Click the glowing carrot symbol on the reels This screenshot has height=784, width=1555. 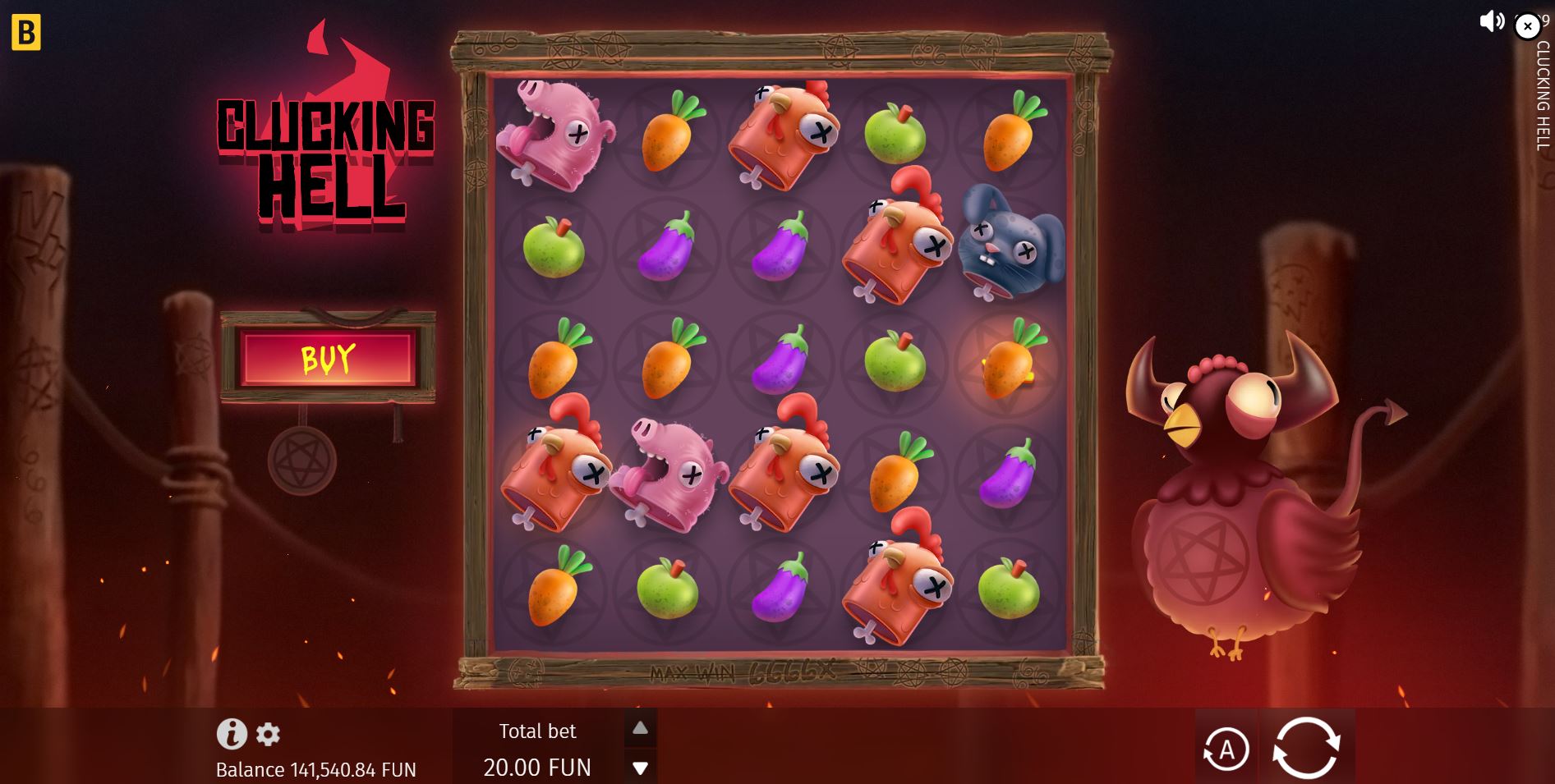(x=1006, y=371)
